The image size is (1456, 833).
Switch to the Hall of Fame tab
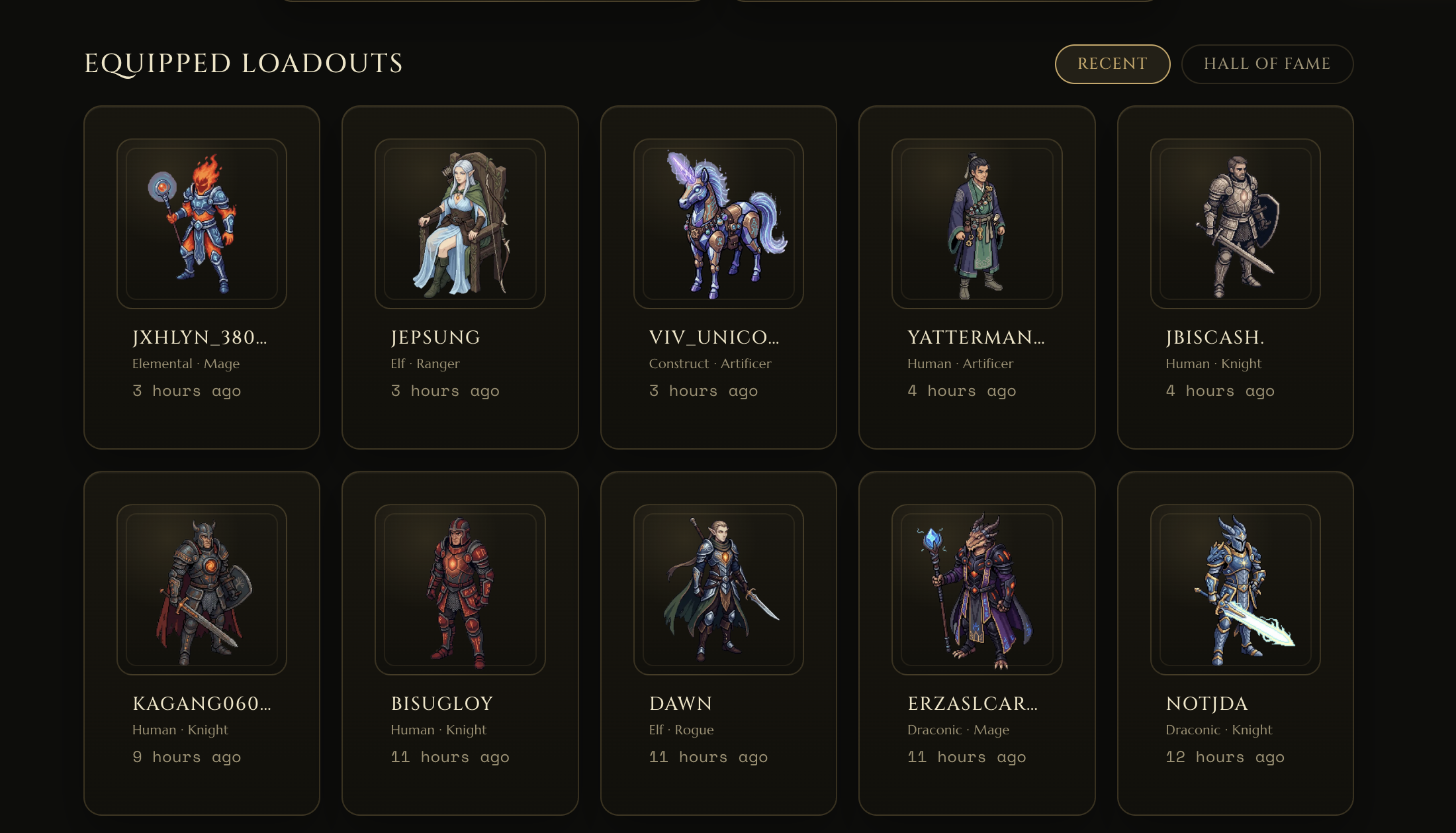tap(1267, 64)
